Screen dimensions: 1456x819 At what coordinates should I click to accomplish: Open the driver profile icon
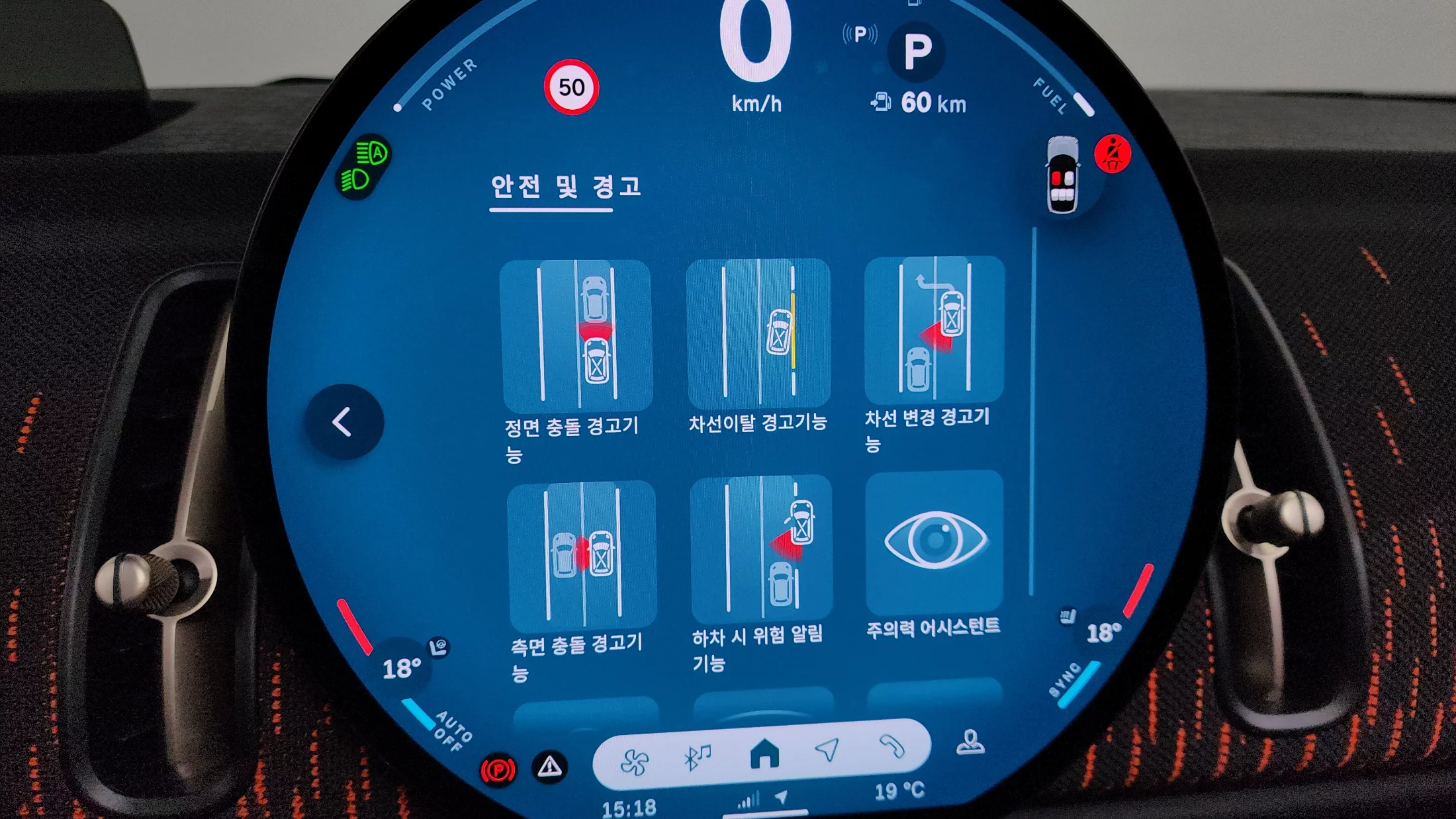[x=970, y=743]
